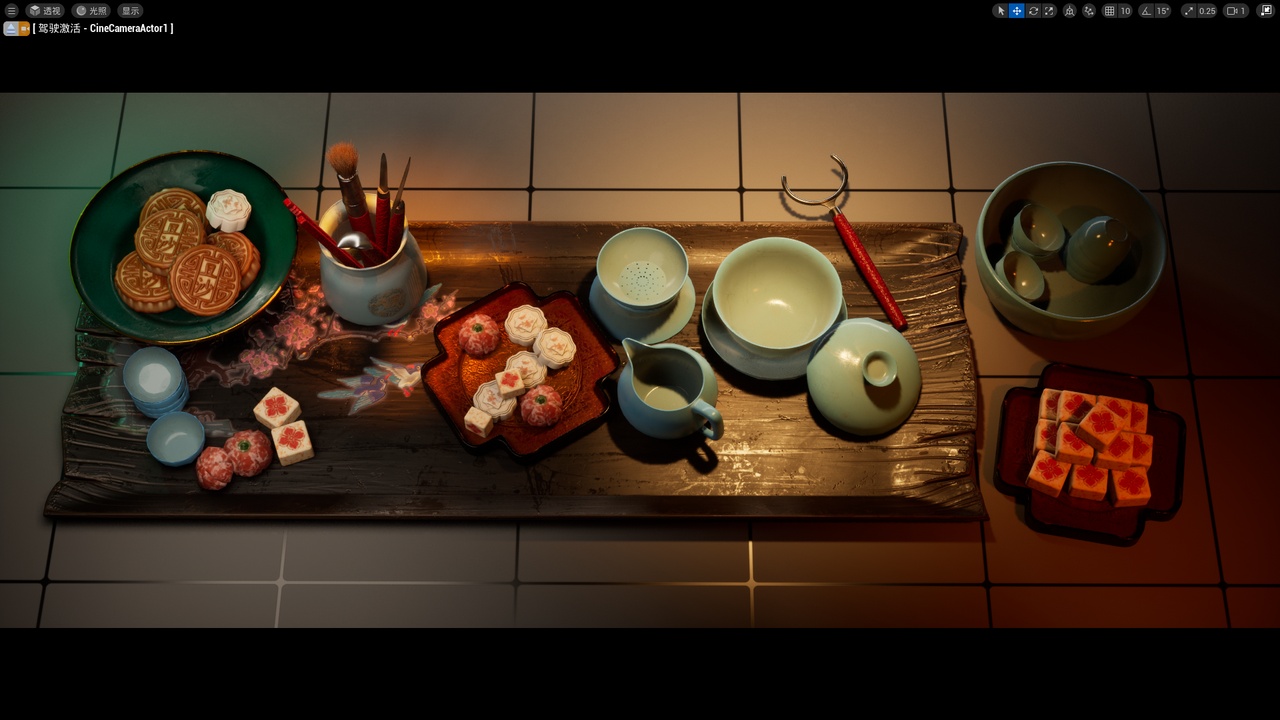Click the scale snap value 0.25

pyautogui.click(x=1208, y=10)
